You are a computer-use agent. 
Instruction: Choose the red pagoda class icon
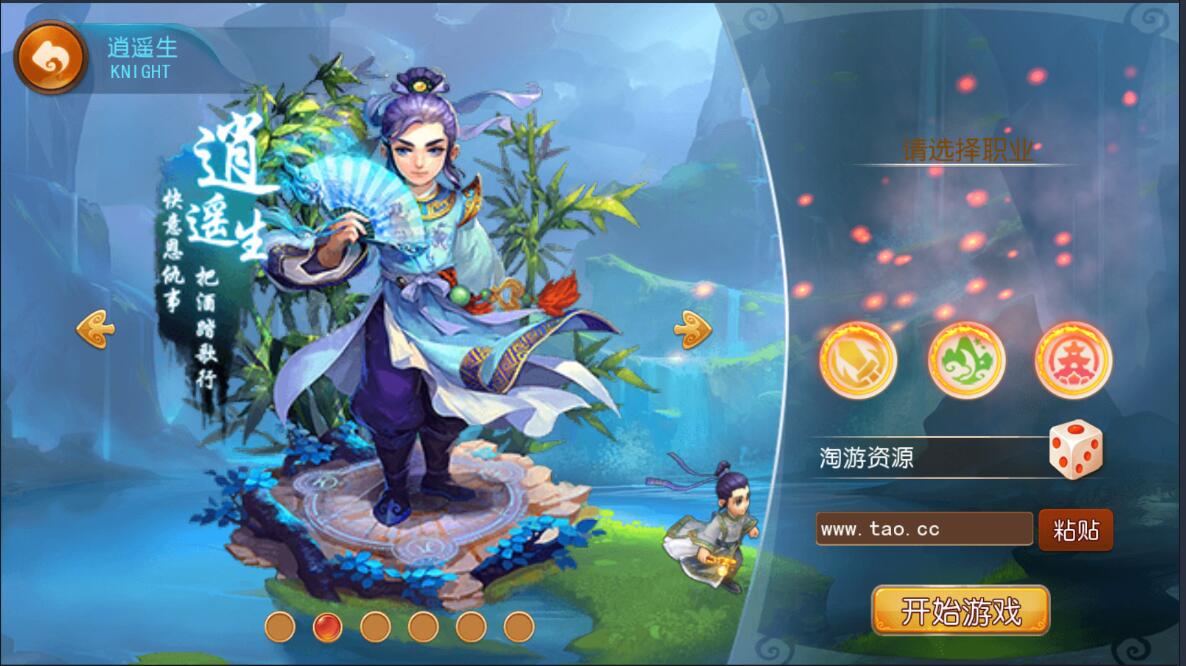pyautogui.click(x=1073, y=360)
